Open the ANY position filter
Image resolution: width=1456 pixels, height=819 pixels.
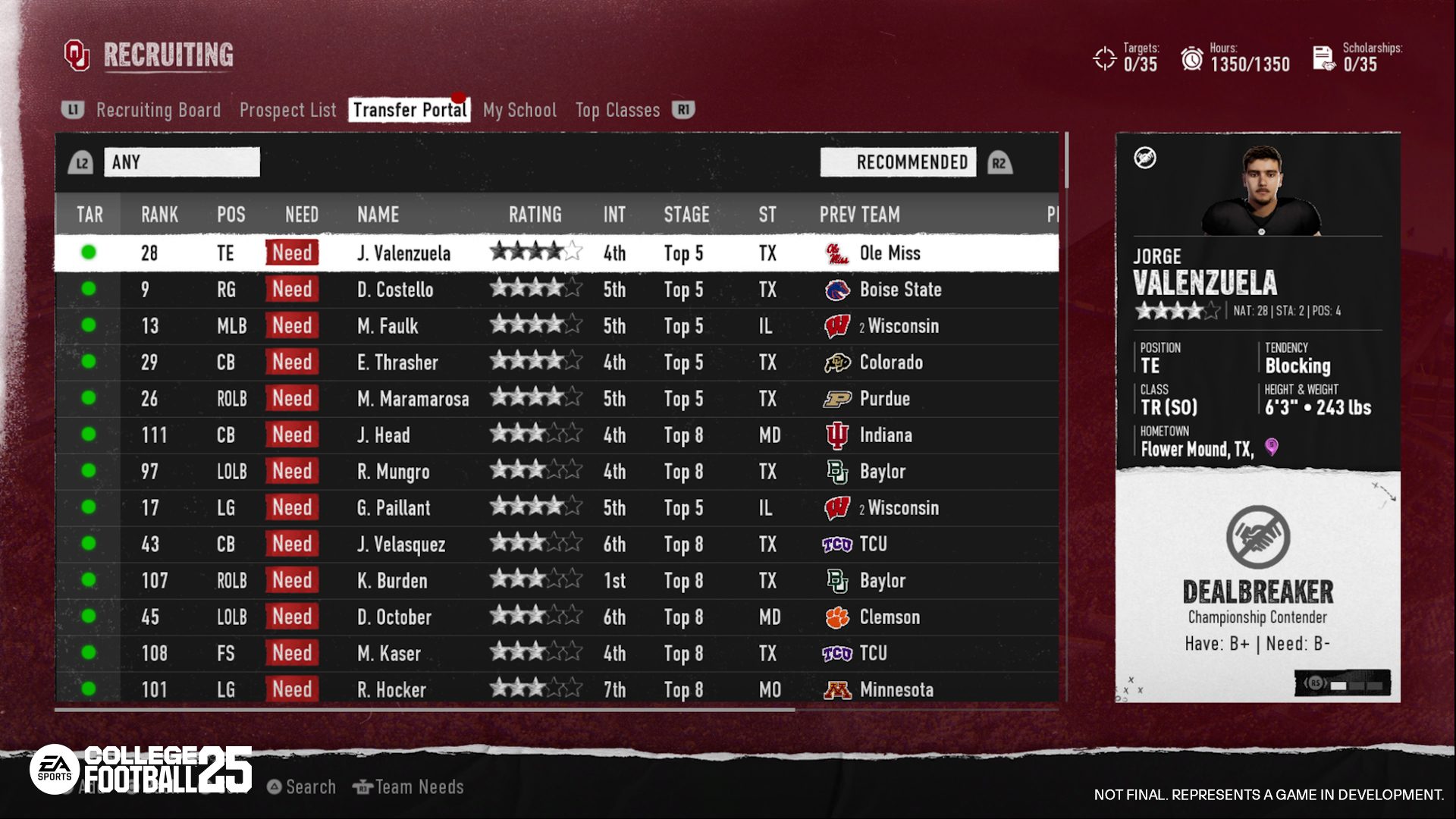(x=182, y=162)
